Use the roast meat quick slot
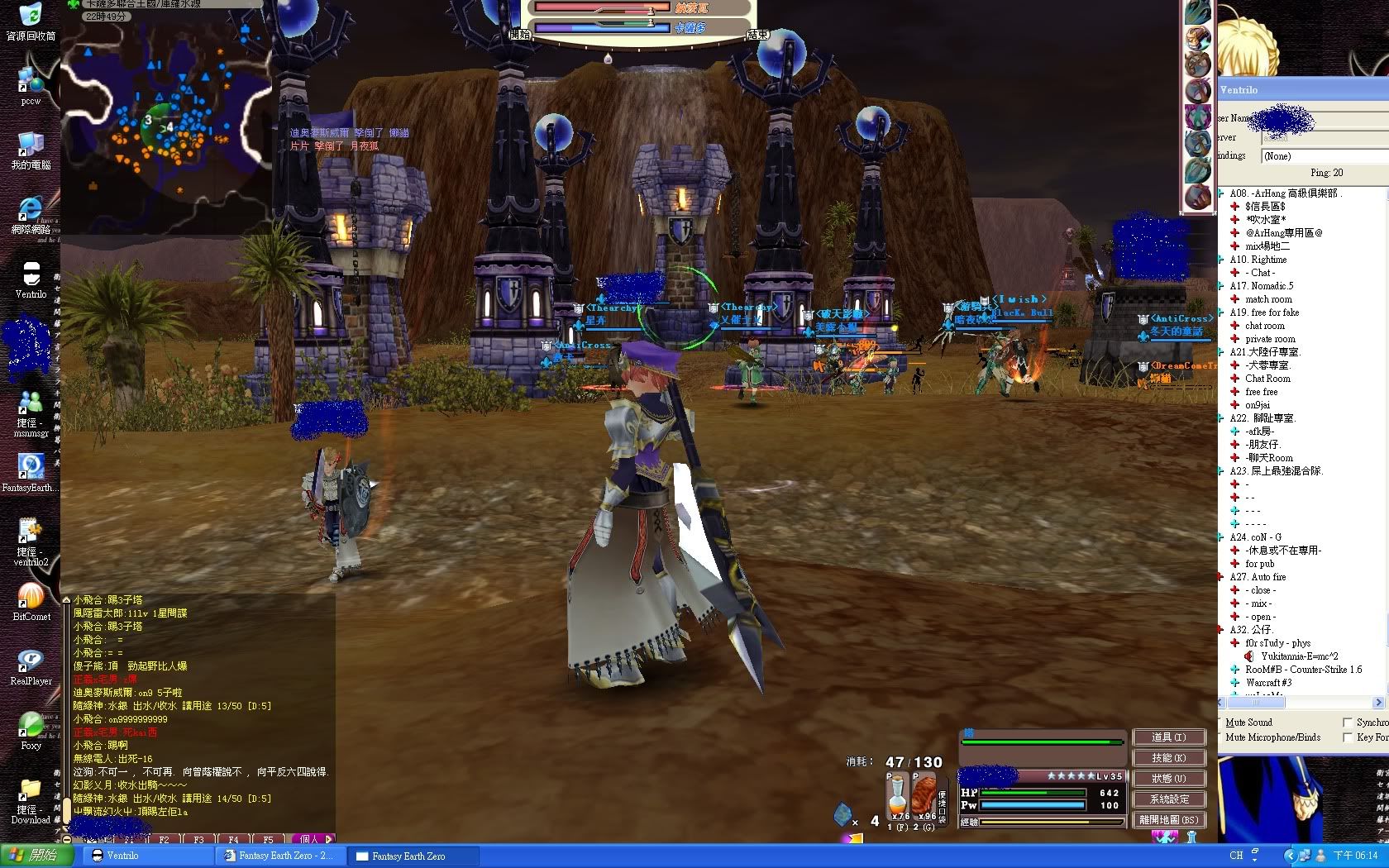 [x=924, y=798]
